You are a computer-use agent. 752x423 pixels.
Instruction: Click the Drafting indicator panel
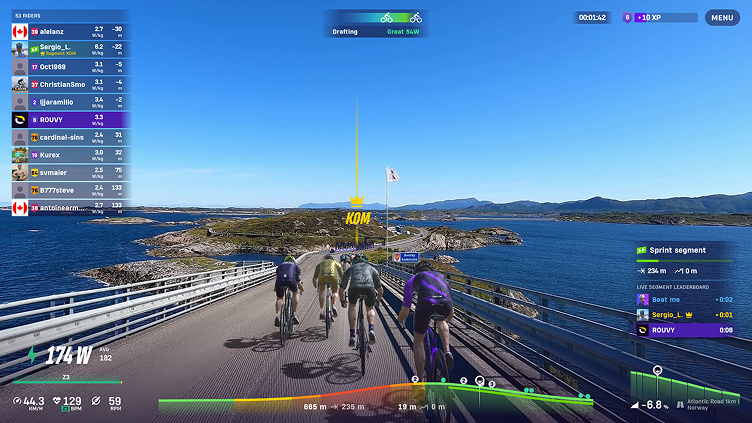point(376,23)
